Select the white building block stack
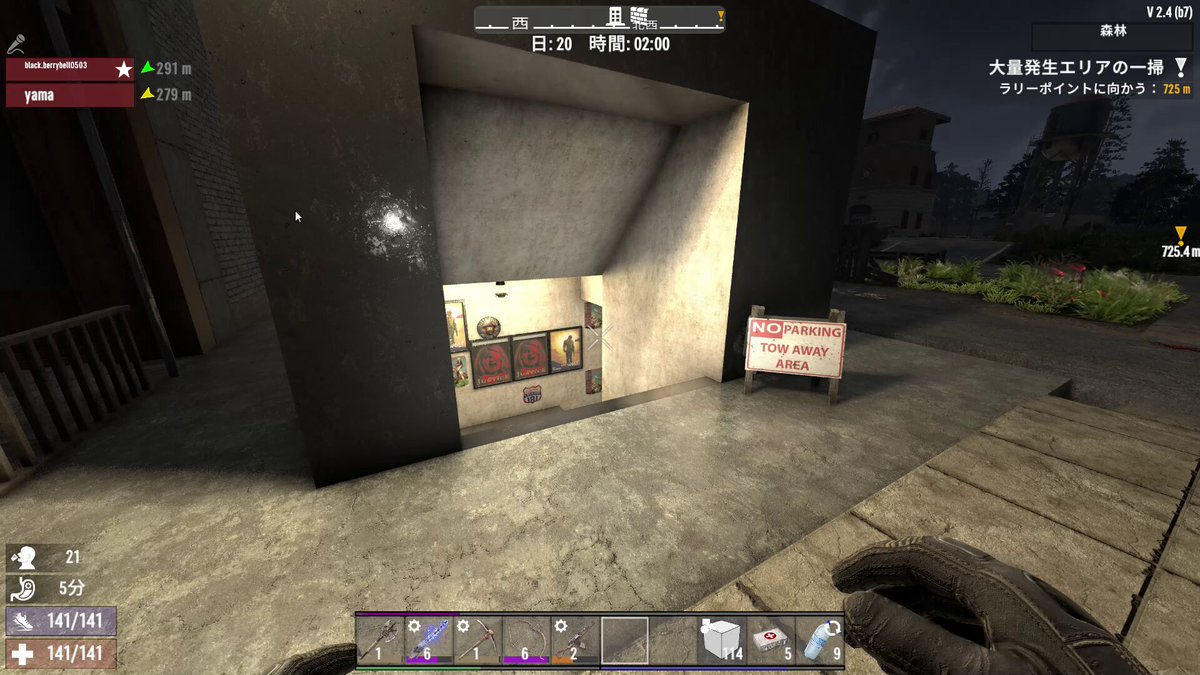Screen dimensions: 1200x675 pyautogui.click(x=721, y=640)
